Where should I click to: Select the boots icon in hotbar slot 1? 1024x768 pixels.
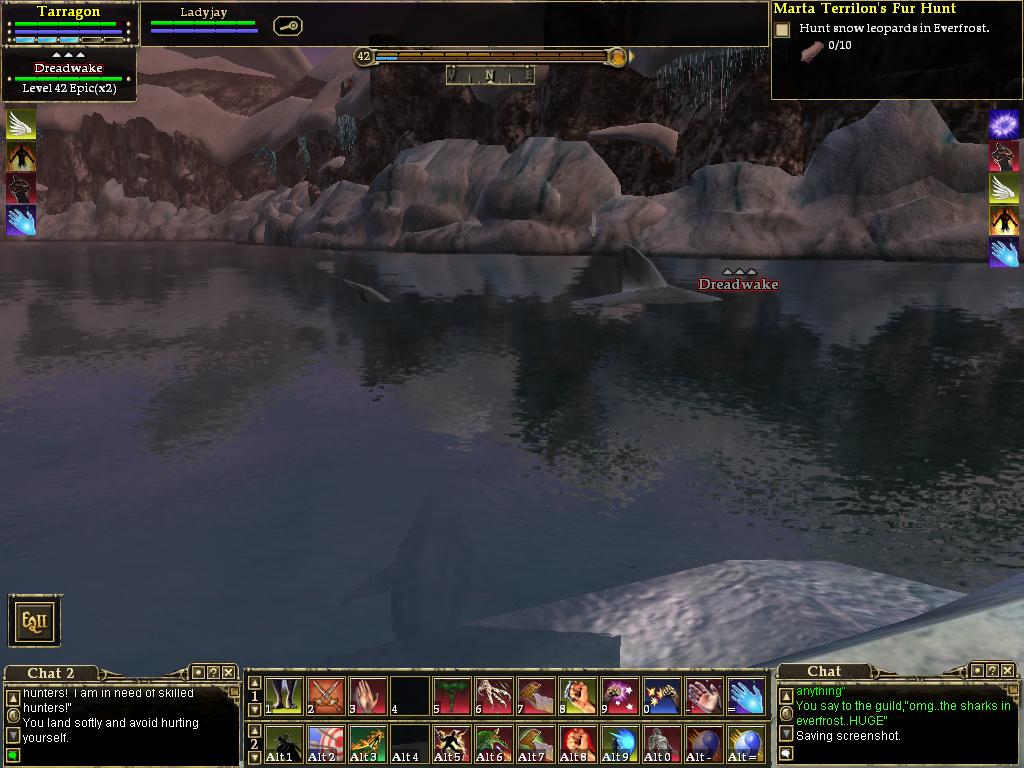click(x=284, y=696)
